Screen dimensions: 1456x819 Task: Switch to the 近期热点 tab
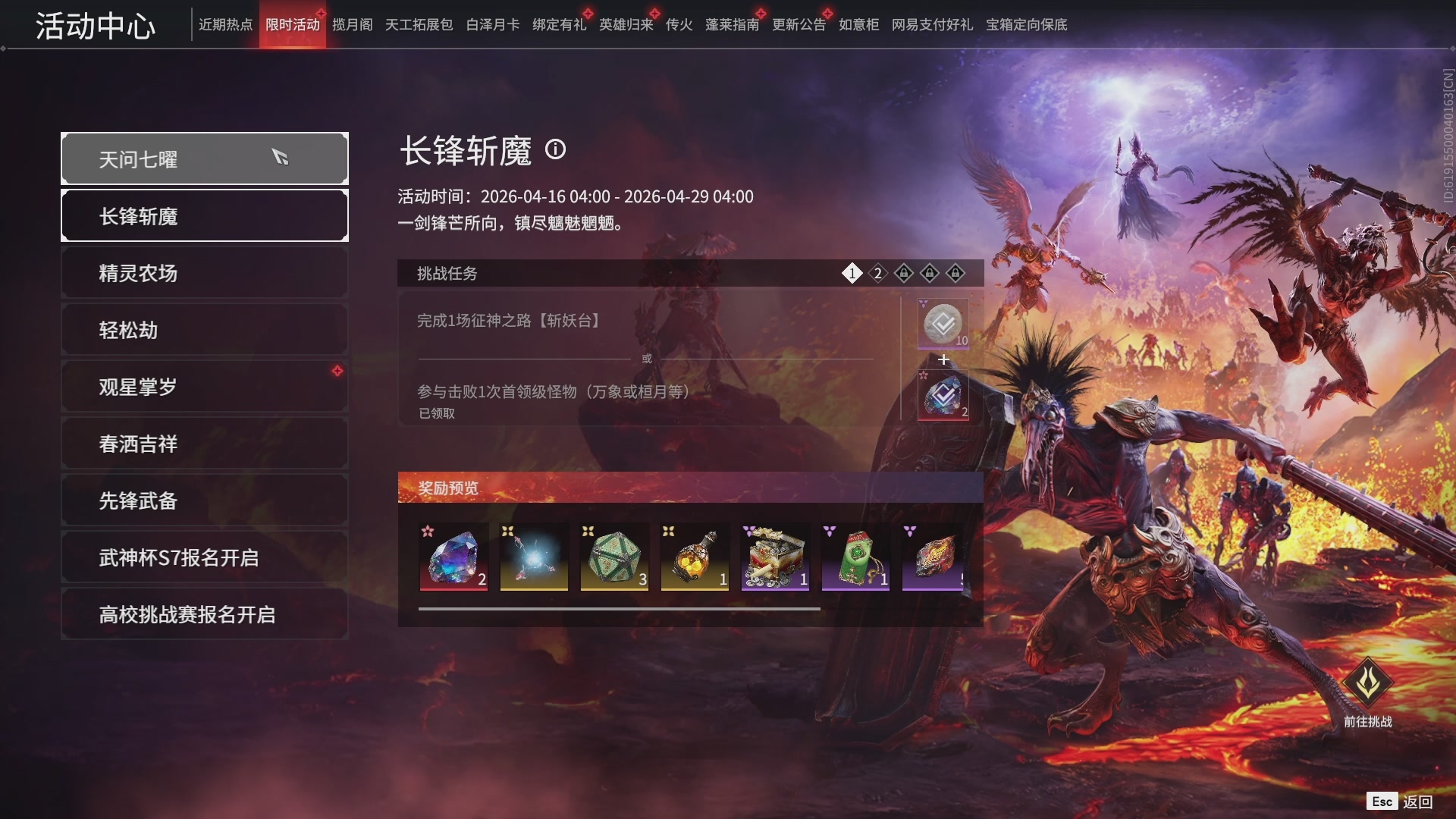tap(224, 24)
